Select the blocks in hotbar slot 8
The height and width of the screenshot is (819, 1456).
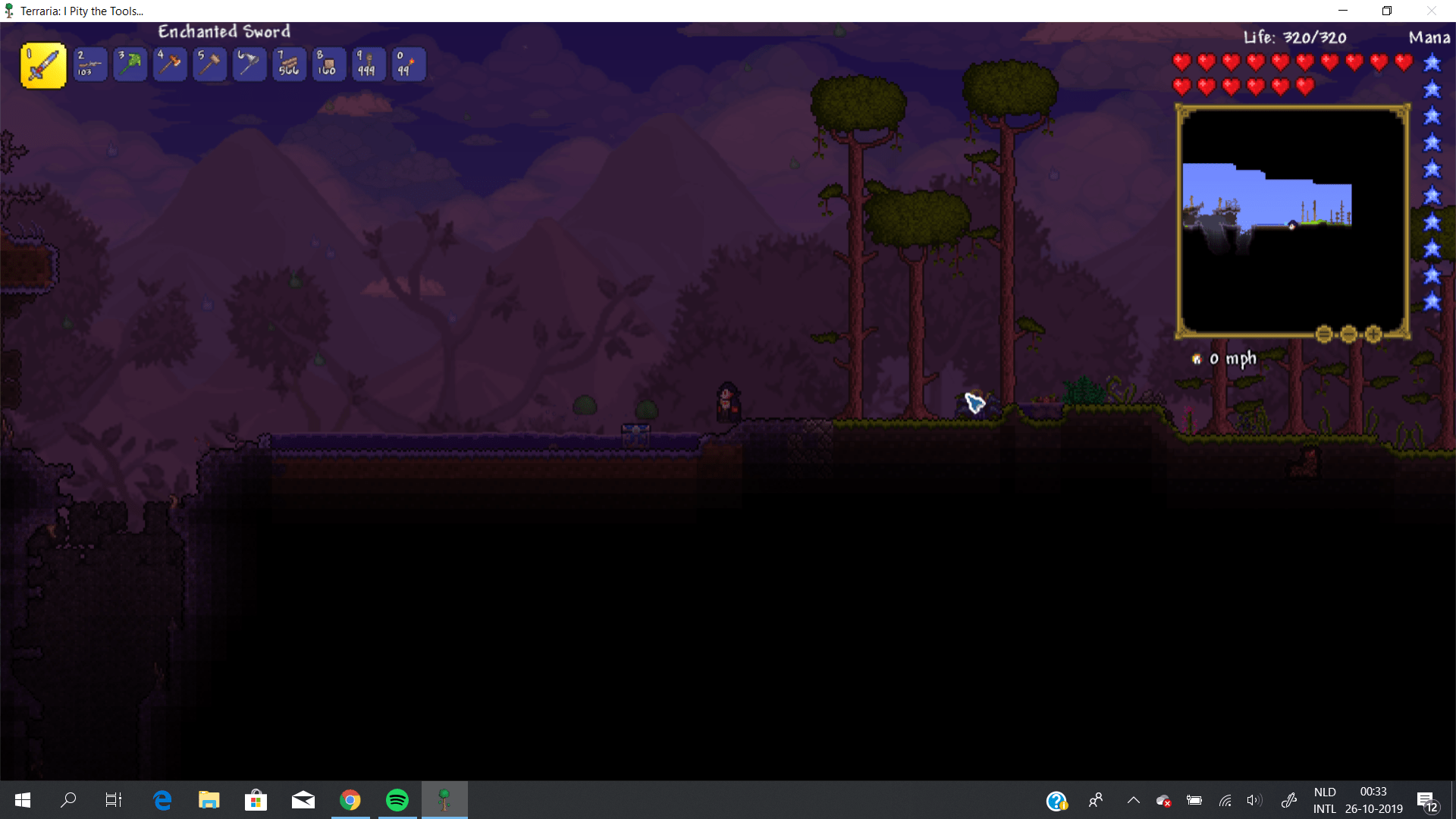click(328, 64)
